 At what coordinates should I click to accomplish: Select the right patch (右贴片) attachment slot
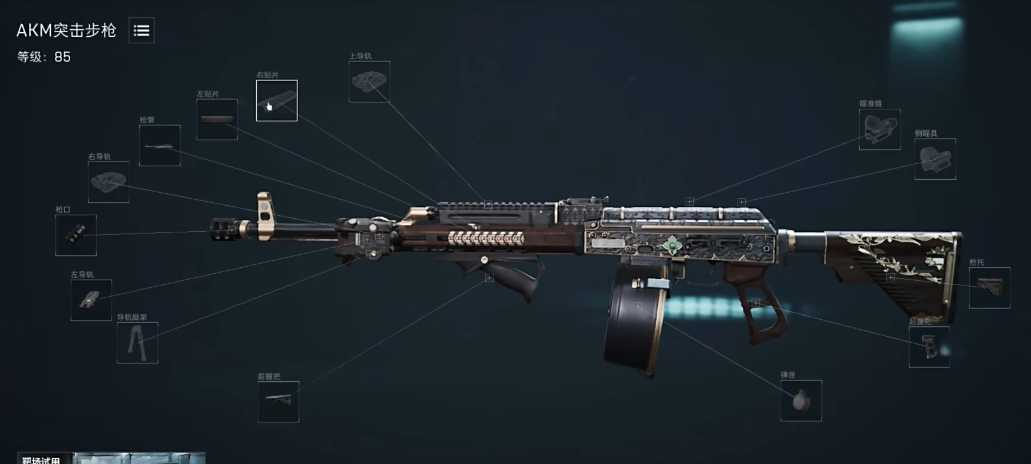276,101
